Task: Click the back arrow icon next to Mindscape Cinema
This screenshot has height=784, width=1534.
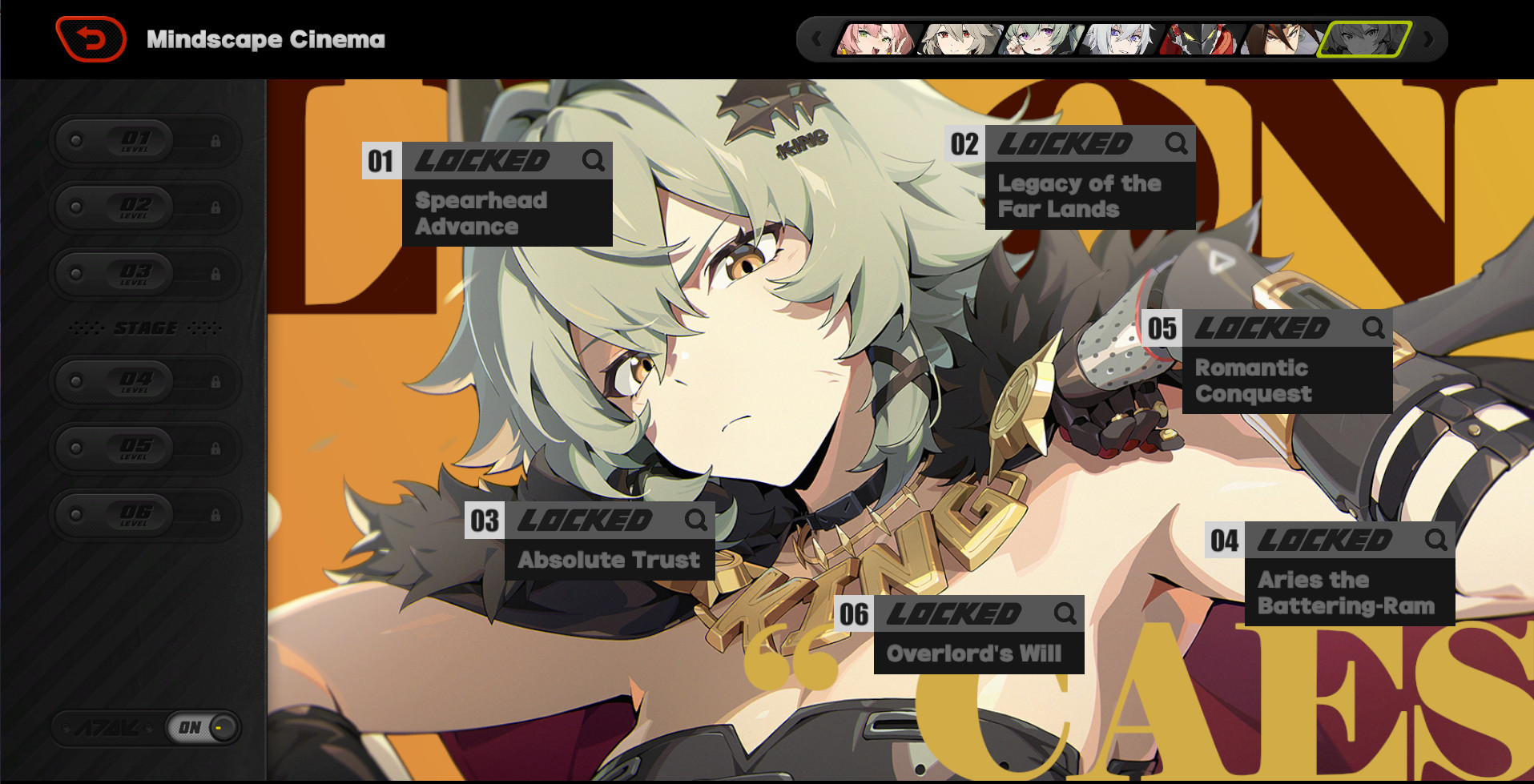Action: point(88,38)
